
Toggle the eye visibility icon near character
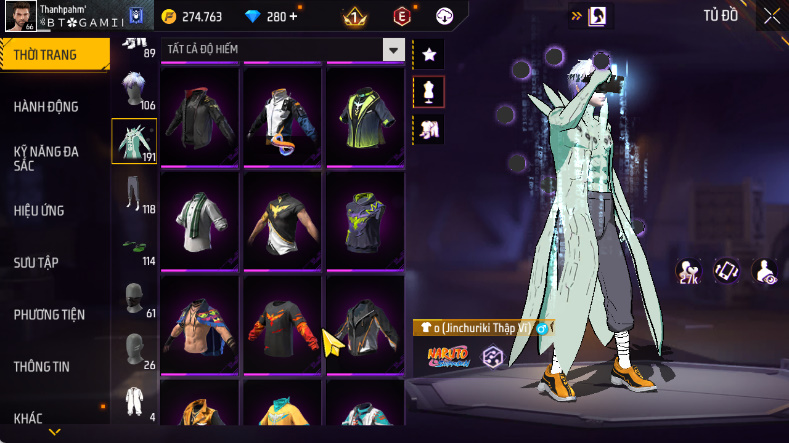(x=766, y=271)
